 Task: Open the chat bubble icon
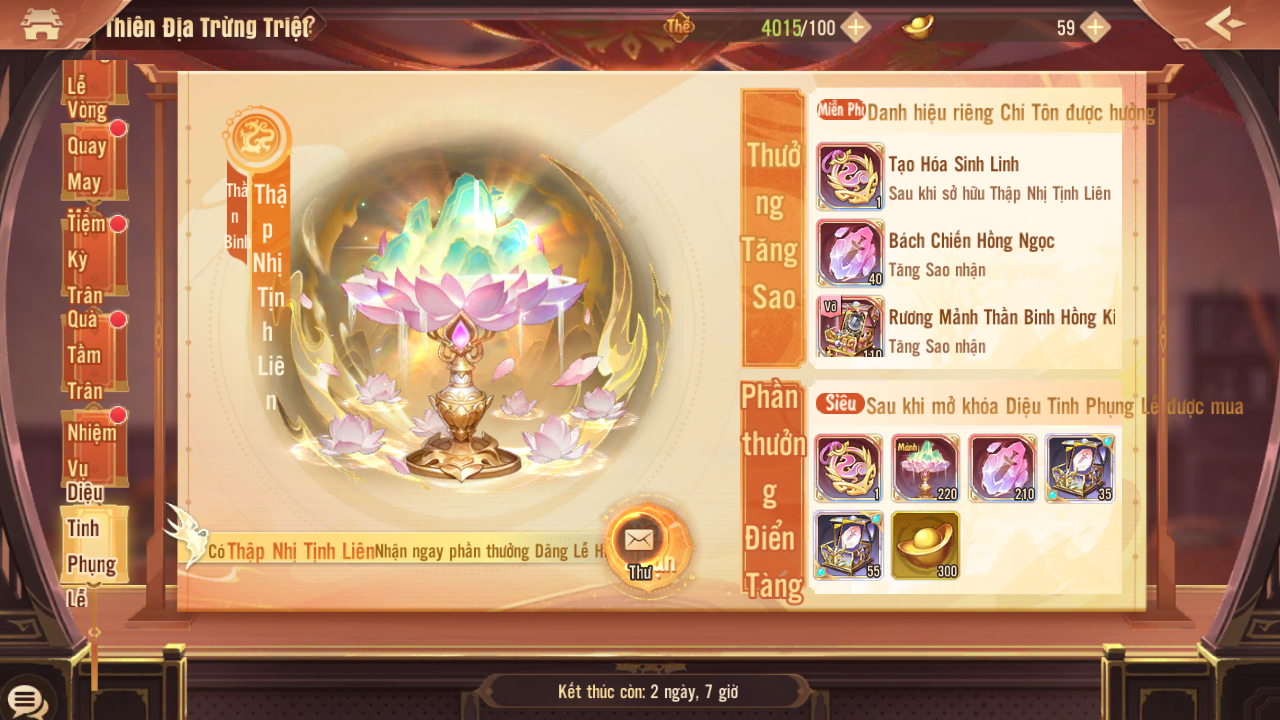click(x=26, y=700)
